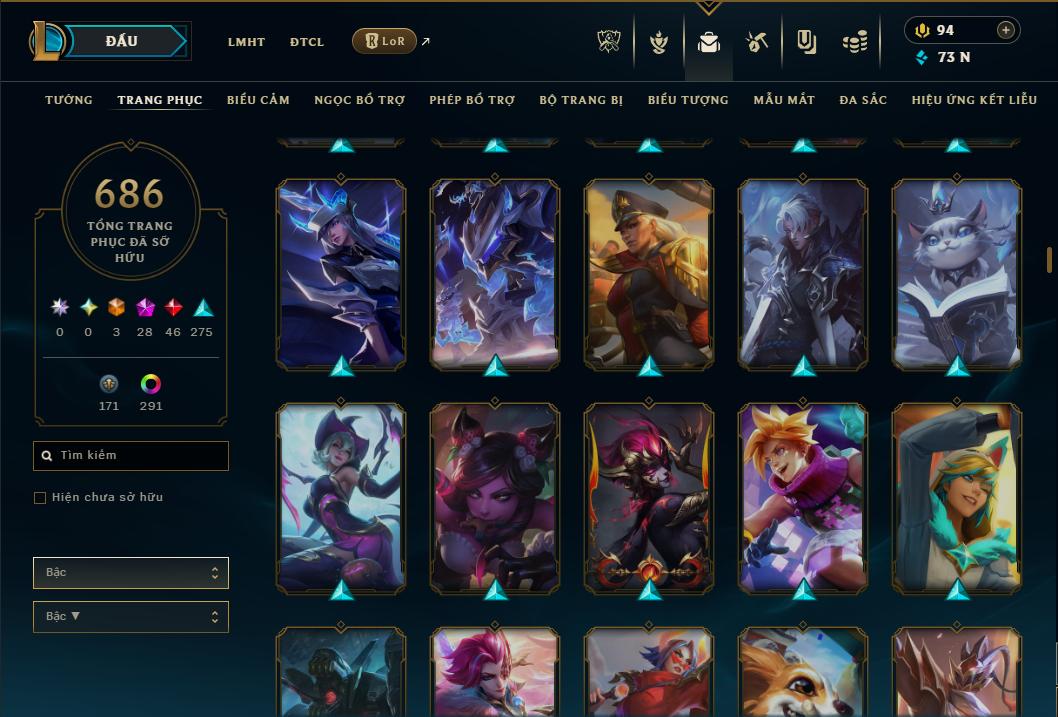Image resolution: width=1058 pixels, height=717 pixels.
Task: Open the HIỆU ỨNG KẾT LIỄU tab
Action: [x=974, y=100]
